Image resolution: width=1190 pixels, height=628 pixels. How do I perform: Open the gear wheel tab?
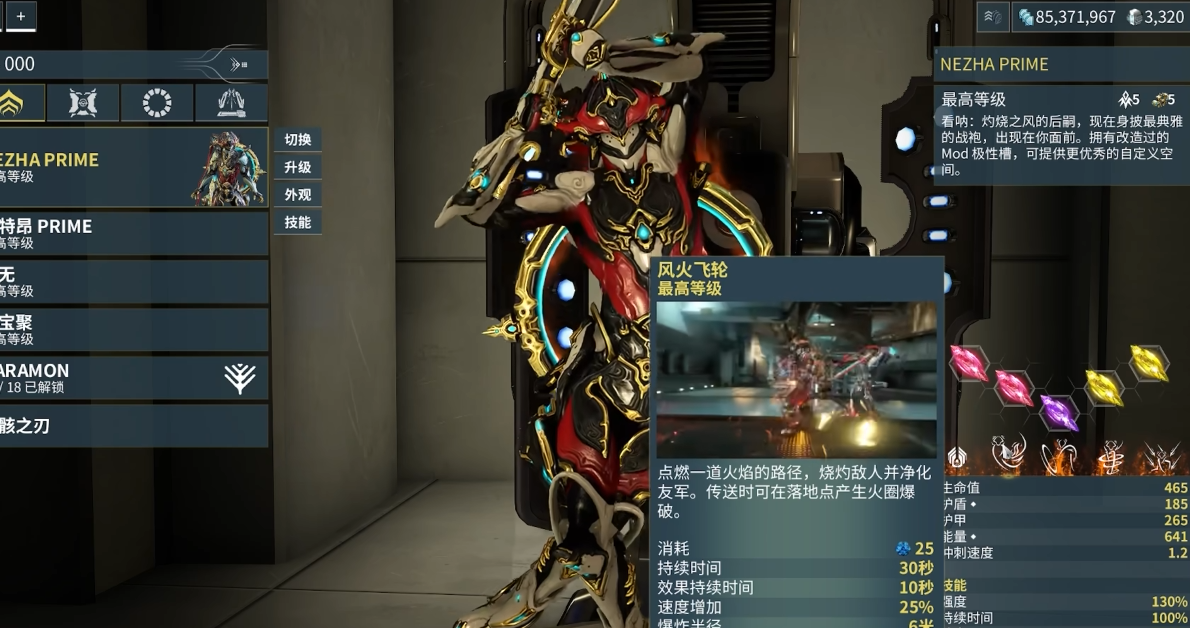click(157, 102)
